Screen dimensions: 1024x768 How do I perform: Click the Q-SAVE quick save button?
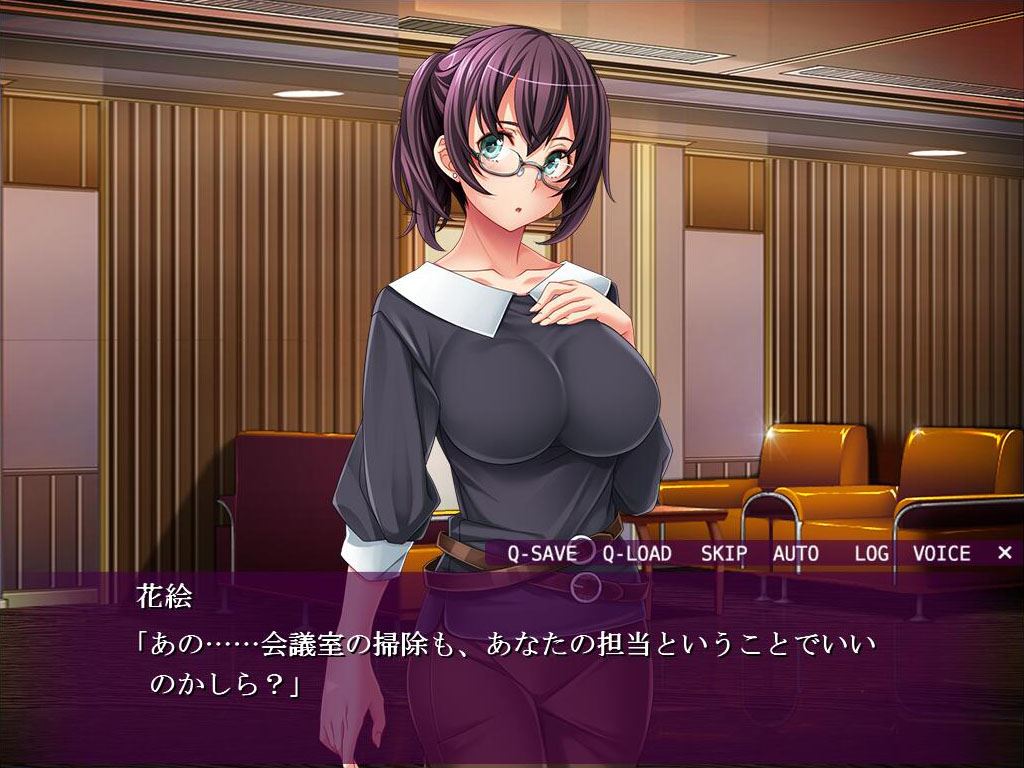[540, 553]
